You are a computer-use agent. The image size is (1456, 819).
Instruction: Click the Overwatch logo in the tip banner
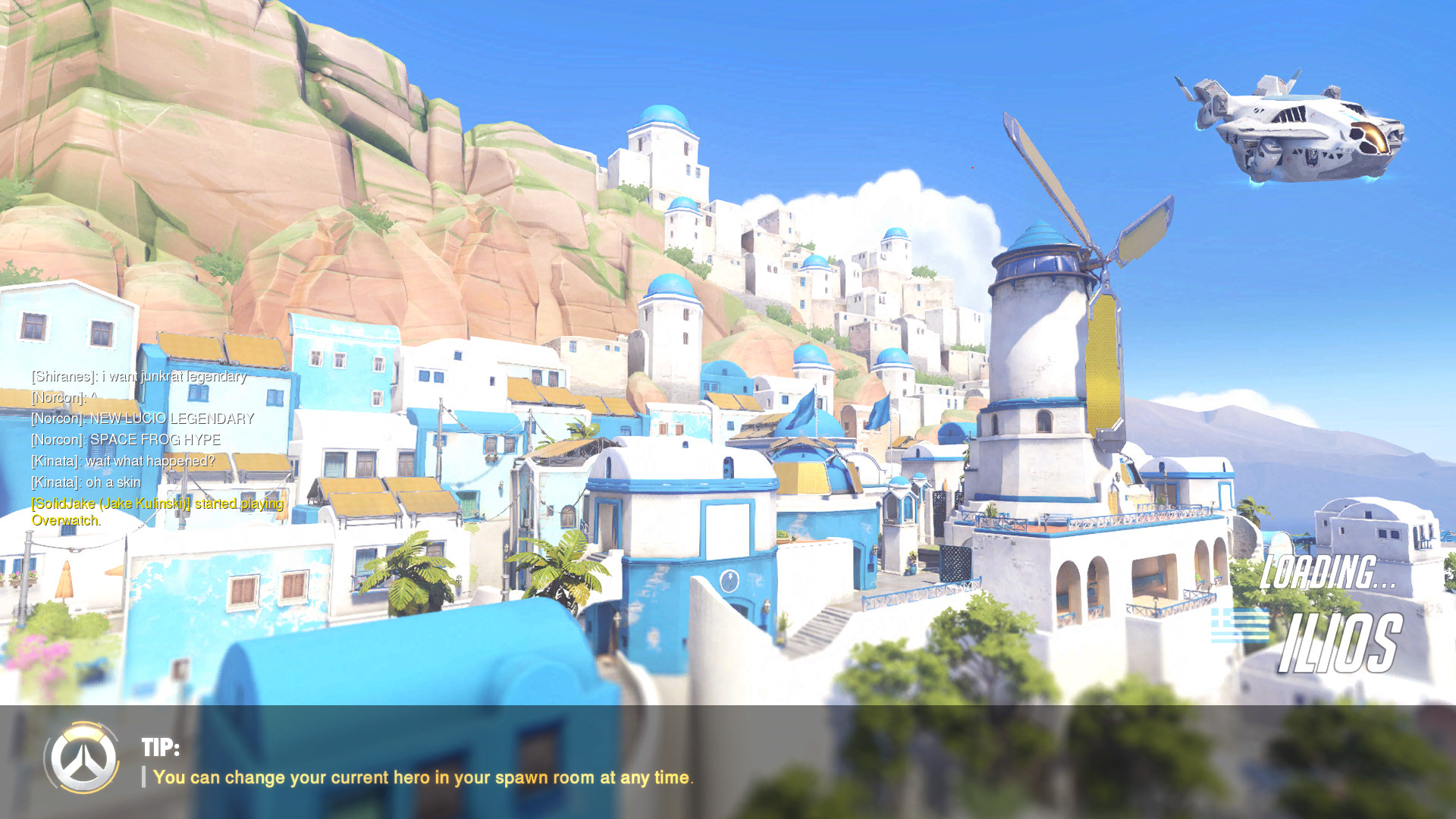point(81,759)
